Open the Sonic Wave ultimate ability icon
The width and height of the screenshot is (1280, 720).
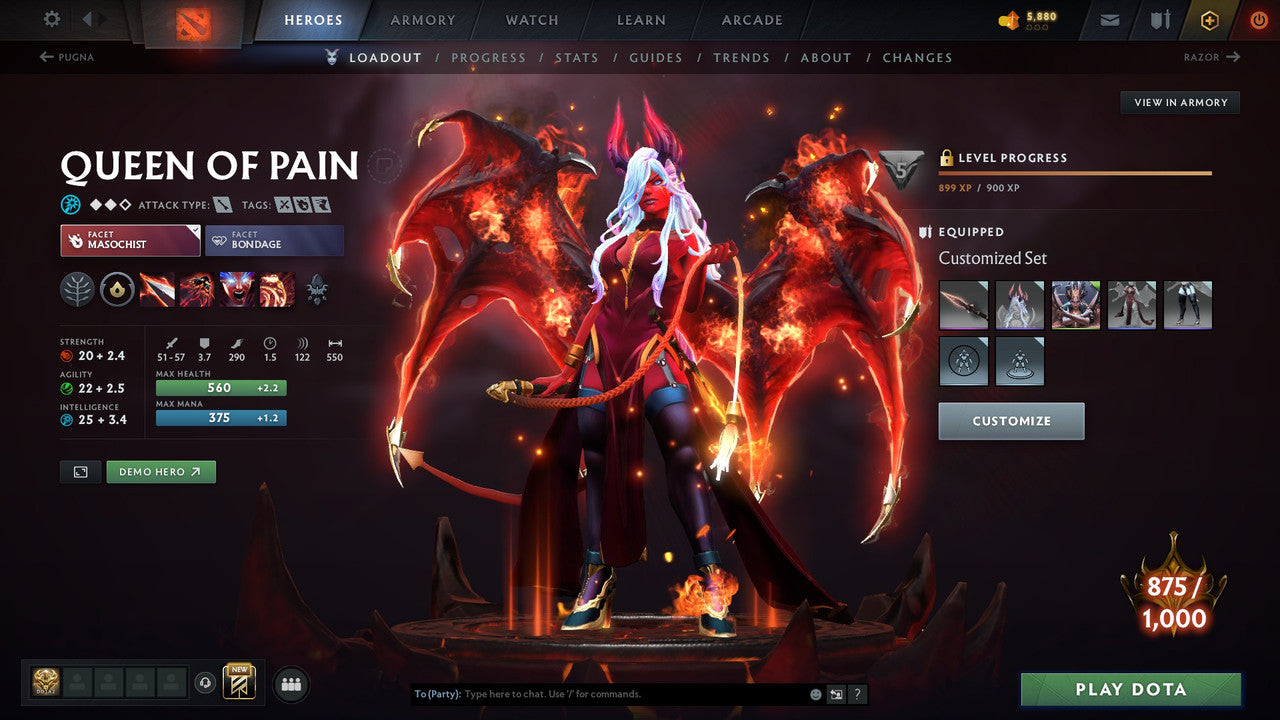274,289
